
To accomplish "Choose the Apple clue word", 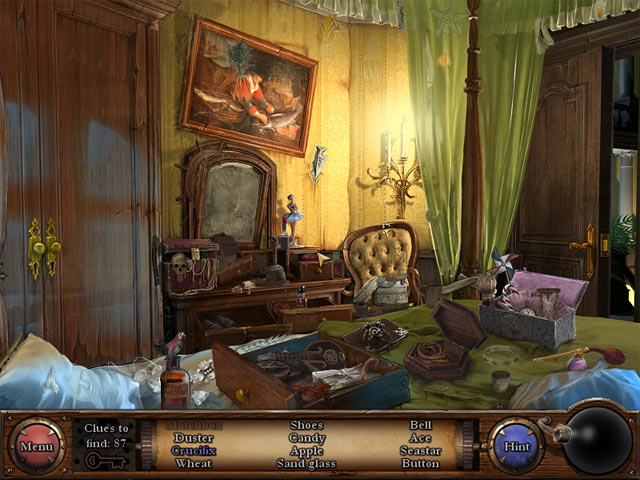I will tap(306, 451).
